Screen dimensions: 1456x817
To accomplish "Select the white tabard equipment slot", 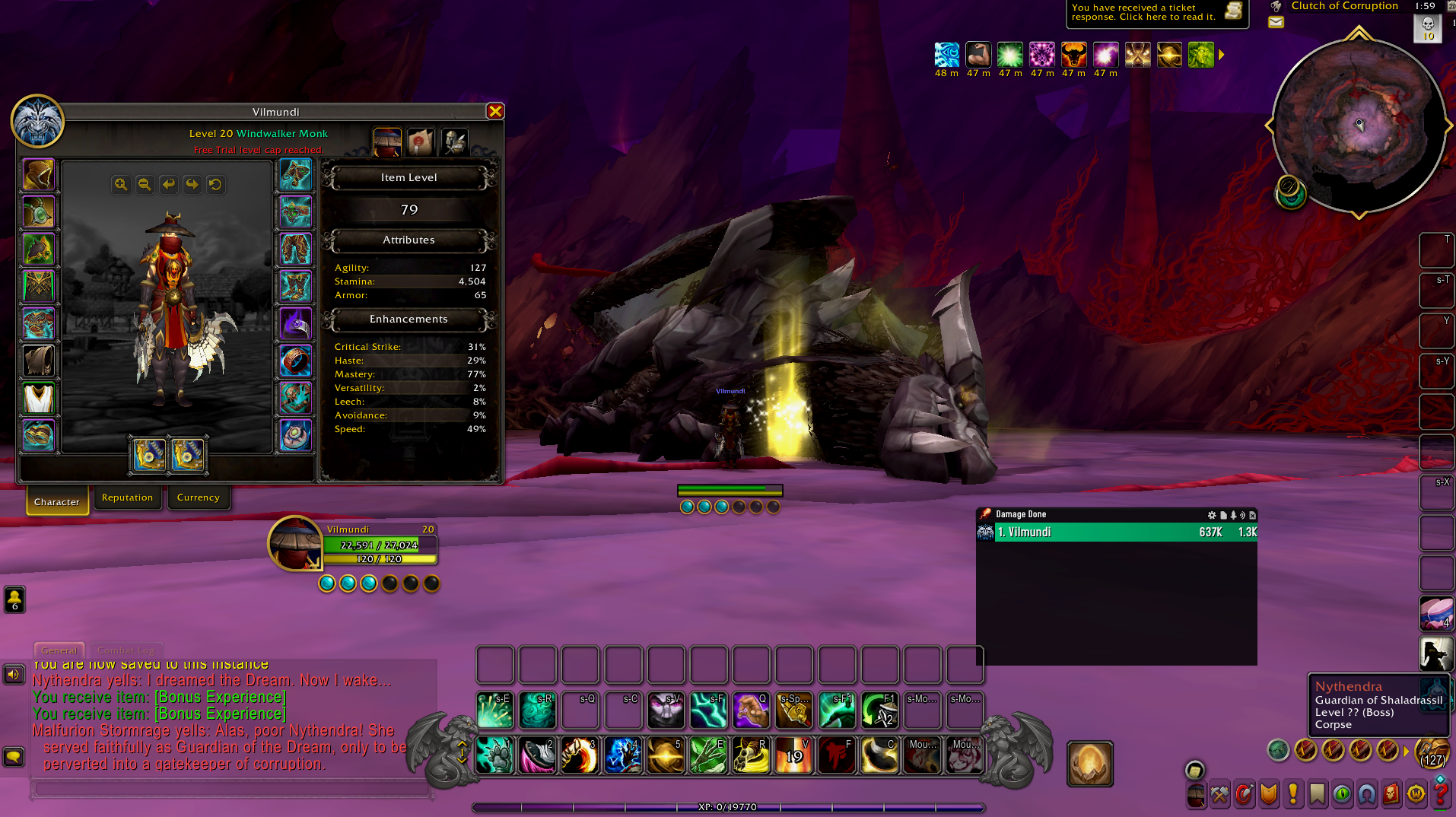I will (38, 399).
